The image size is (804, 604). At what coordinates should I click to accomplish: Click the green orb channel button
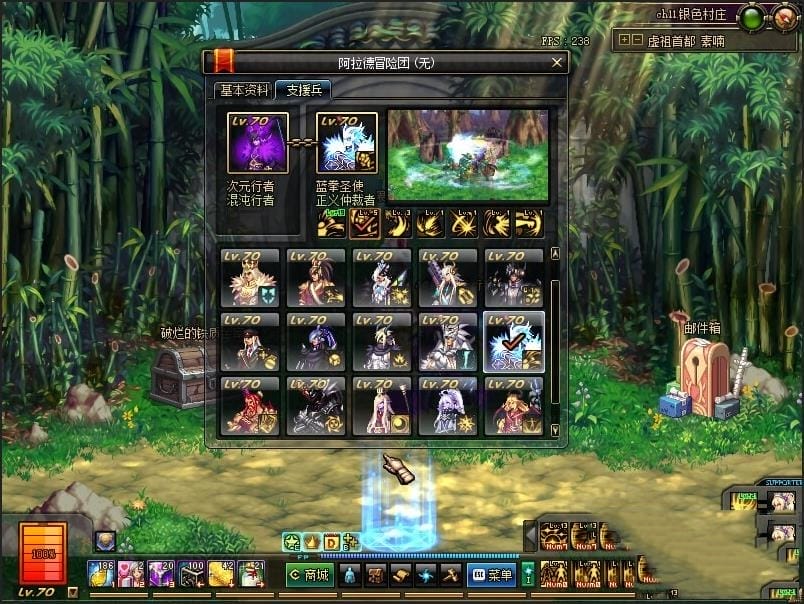click(x=752, y=16)
